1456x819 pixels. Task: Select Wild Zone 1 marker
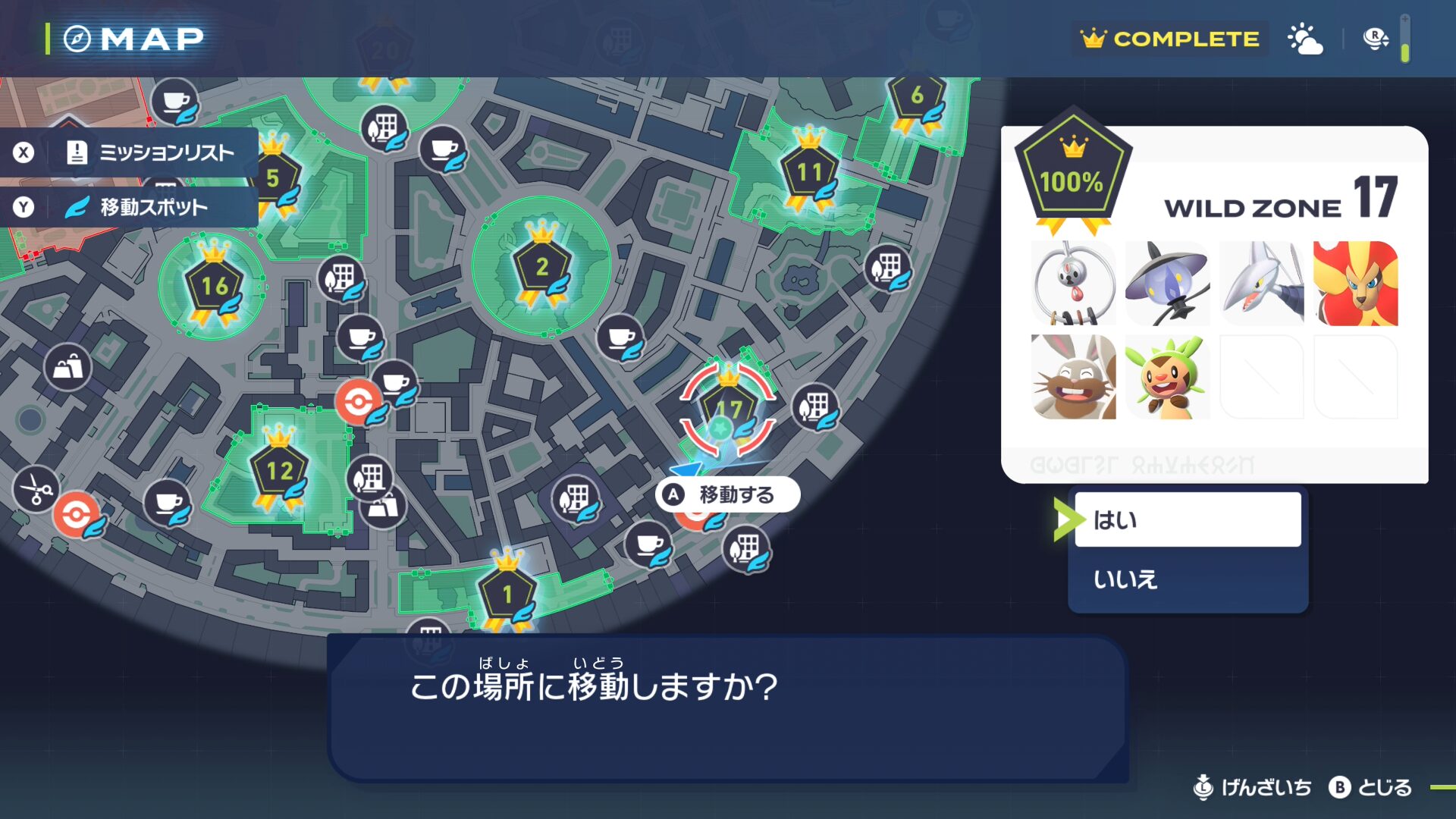coord(507,594)
